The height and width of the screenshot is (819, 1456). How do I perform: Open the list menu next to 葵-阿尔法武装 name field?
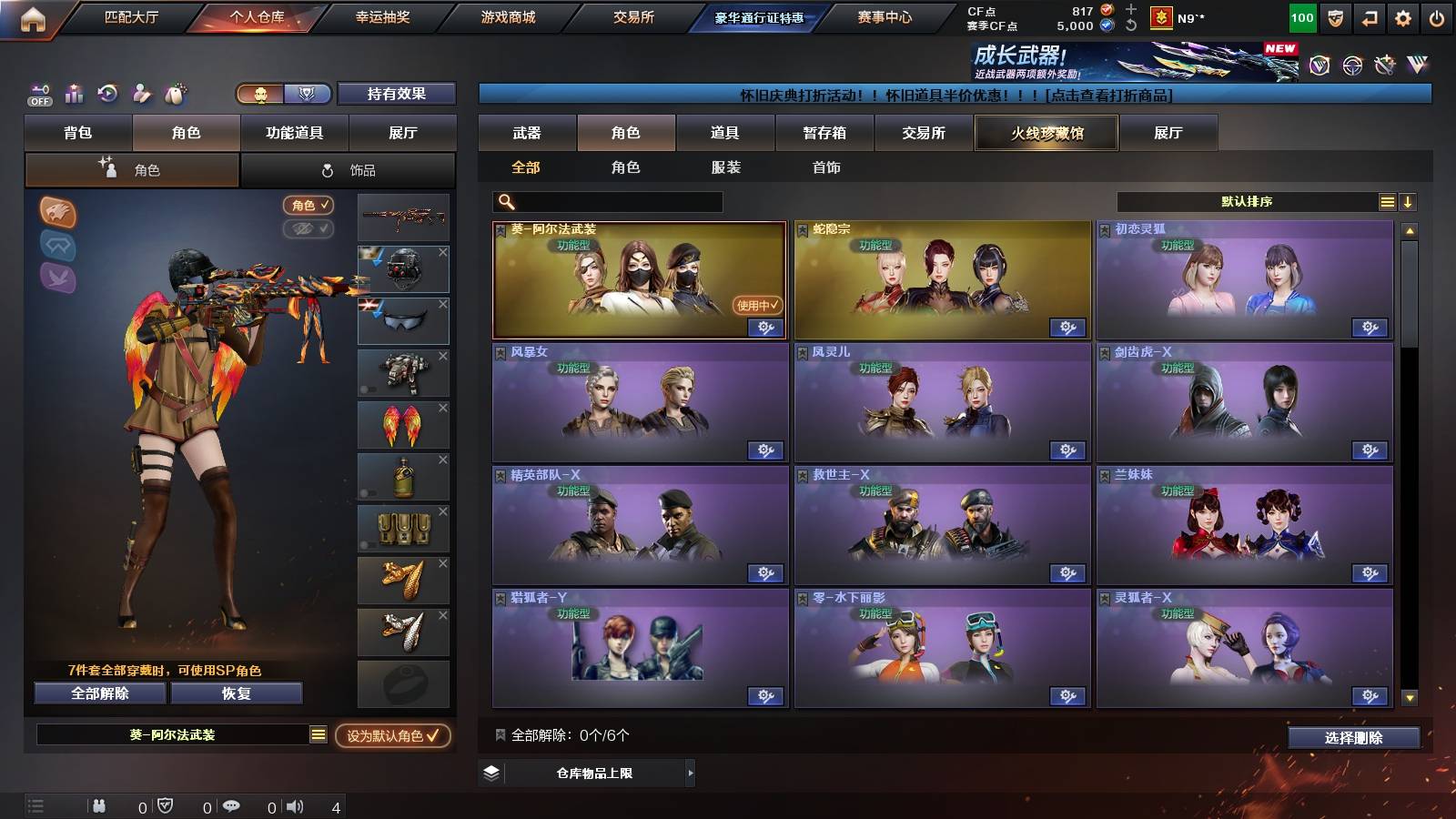click(x=318, y=733)
